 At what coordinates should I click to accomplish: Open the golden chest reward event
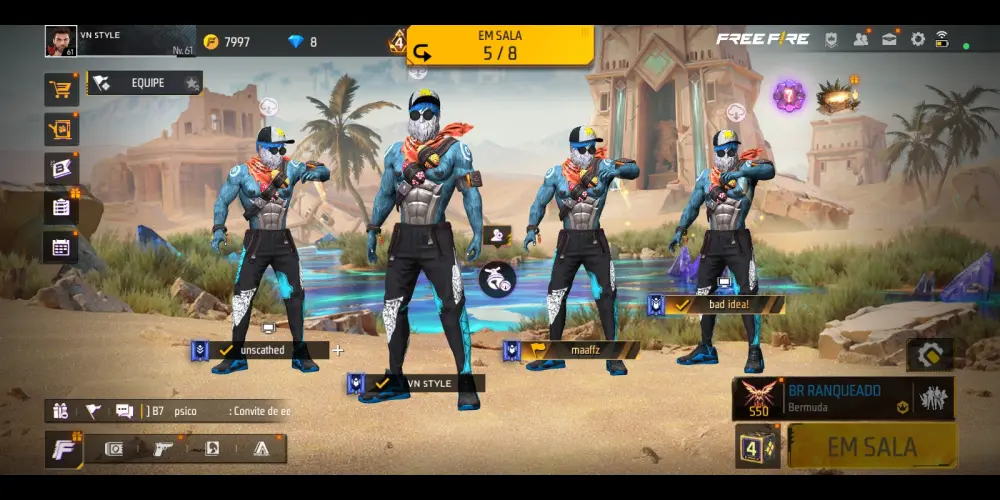[x=837, y=97]
